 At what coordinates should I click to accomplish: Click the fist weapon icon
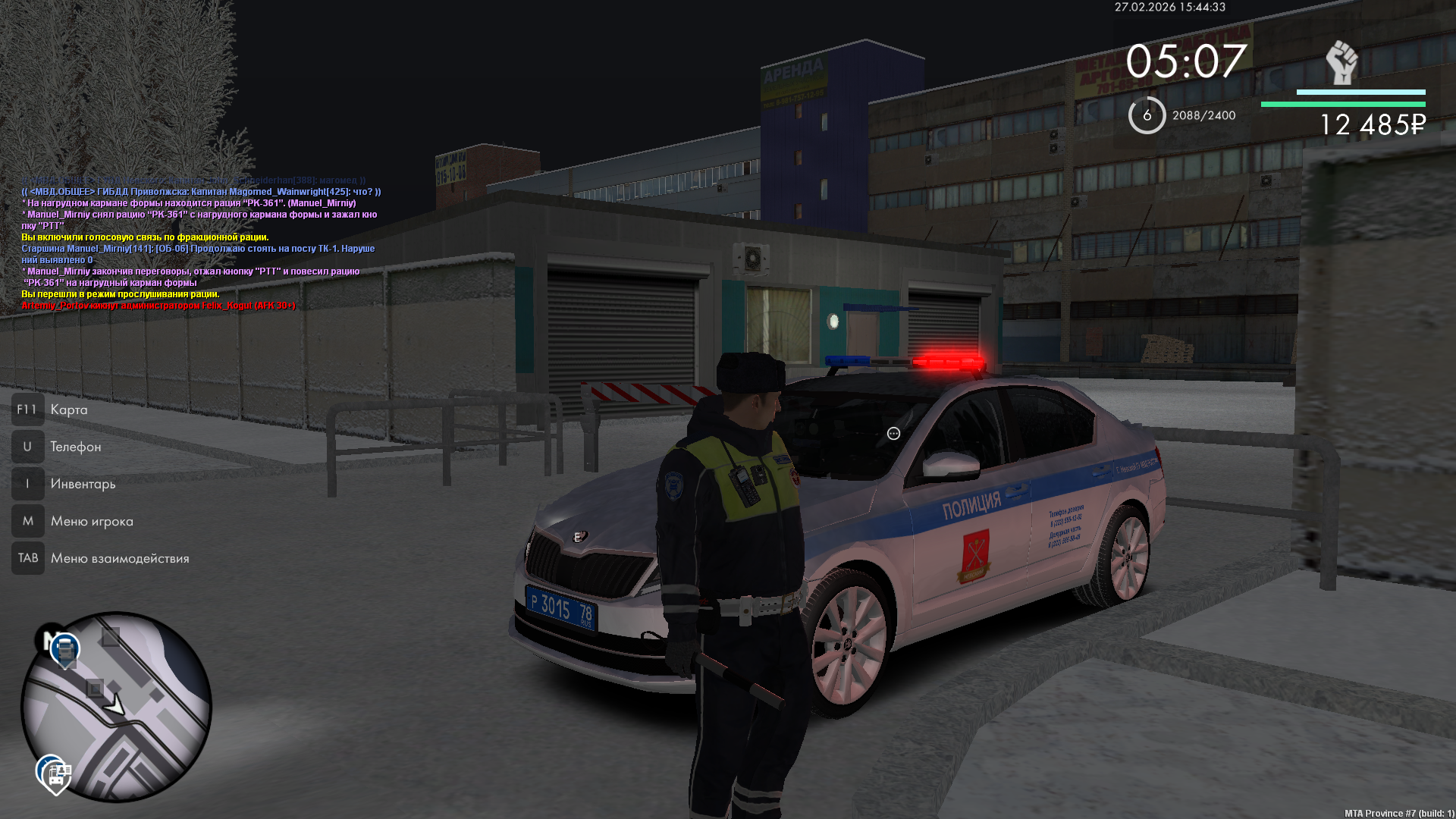pyautogui.click(x=1341, y=62)
